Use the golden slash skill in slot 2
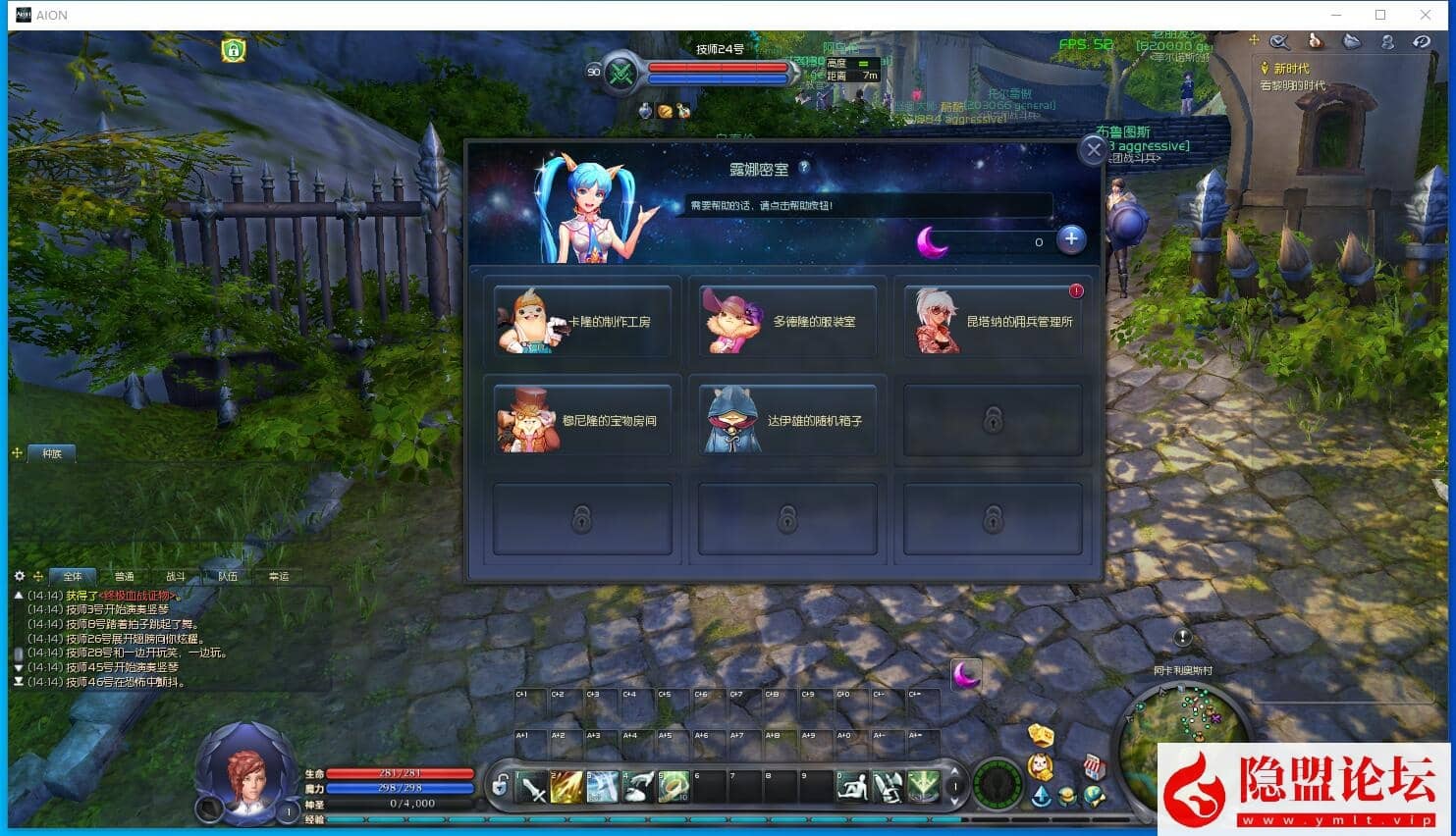This screenshot has width=1456, height=836. pyautogui.click(x=567, y=787)
